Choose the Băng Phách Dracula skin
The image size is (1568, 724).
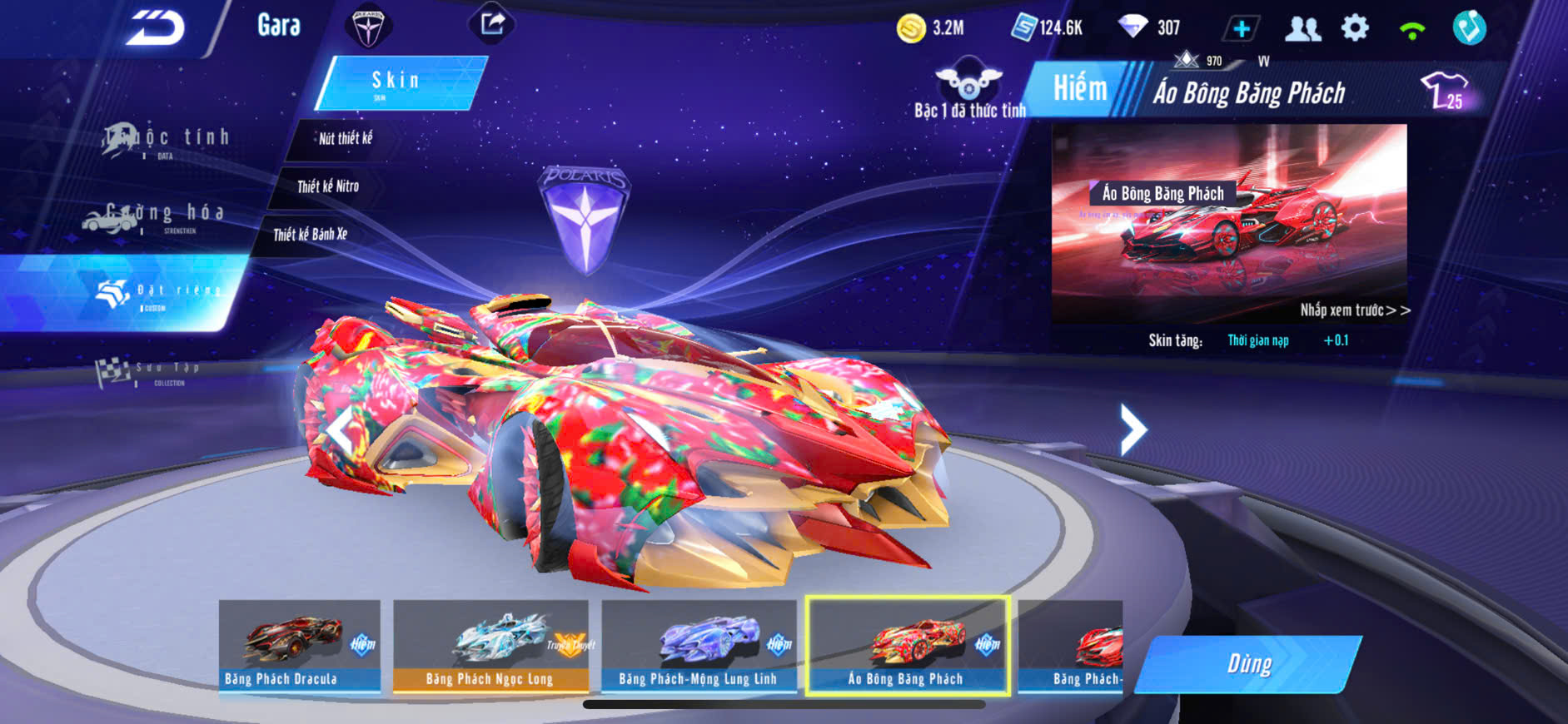click(300, 646)
